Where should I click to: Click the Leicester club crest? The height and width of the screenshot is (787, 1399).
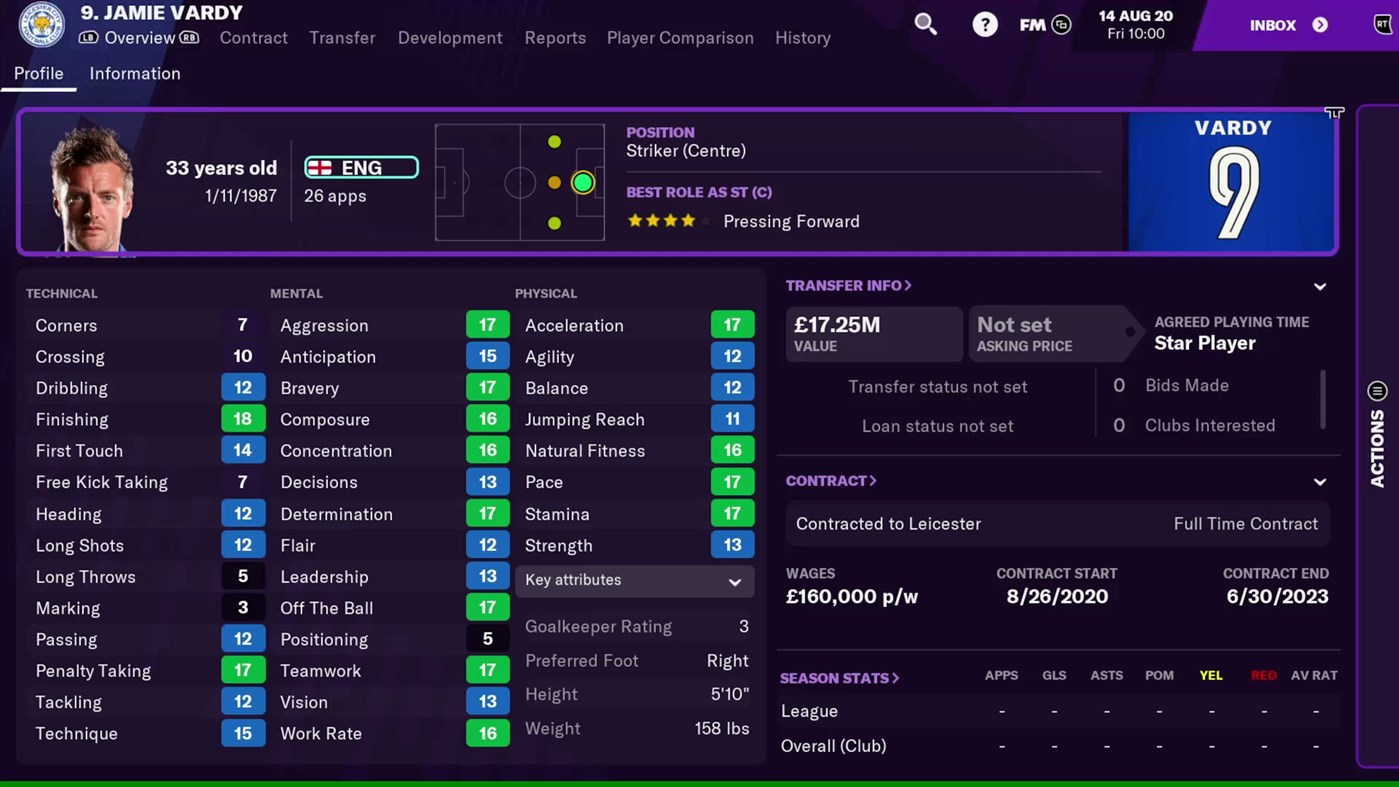click(40, 24)
